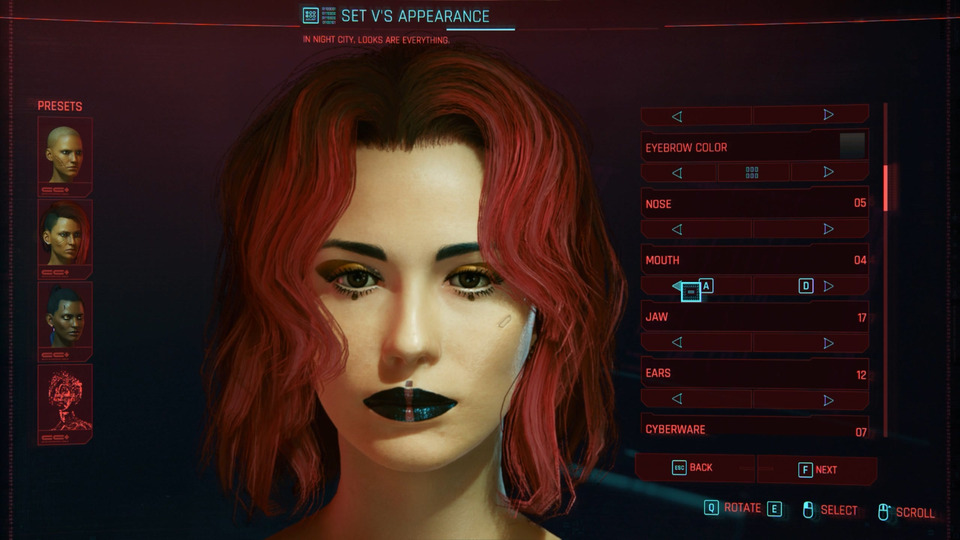Select the bald head preset thumbnail
This screenshot has width=960, height=540.
point(65,155)
